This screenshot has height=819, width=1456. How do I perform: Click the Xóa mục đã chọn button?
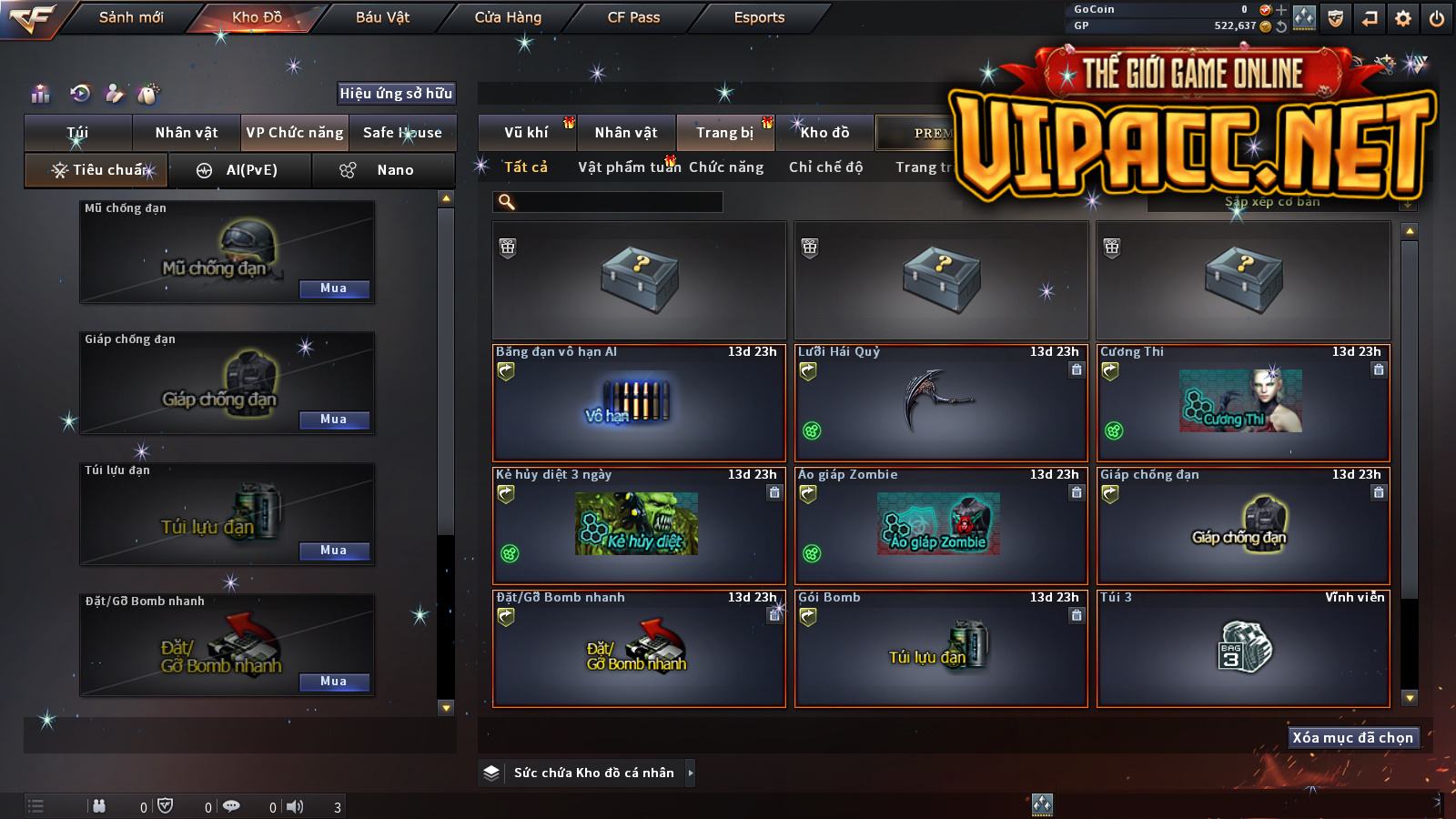[x=1353, y=738]
